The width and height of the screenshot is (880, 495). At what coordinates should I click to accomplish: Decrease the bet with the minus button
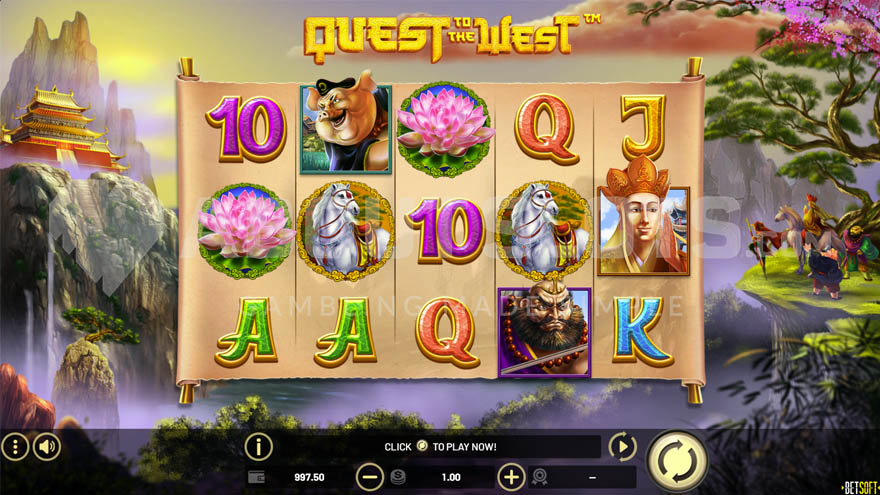coord(369,477)
